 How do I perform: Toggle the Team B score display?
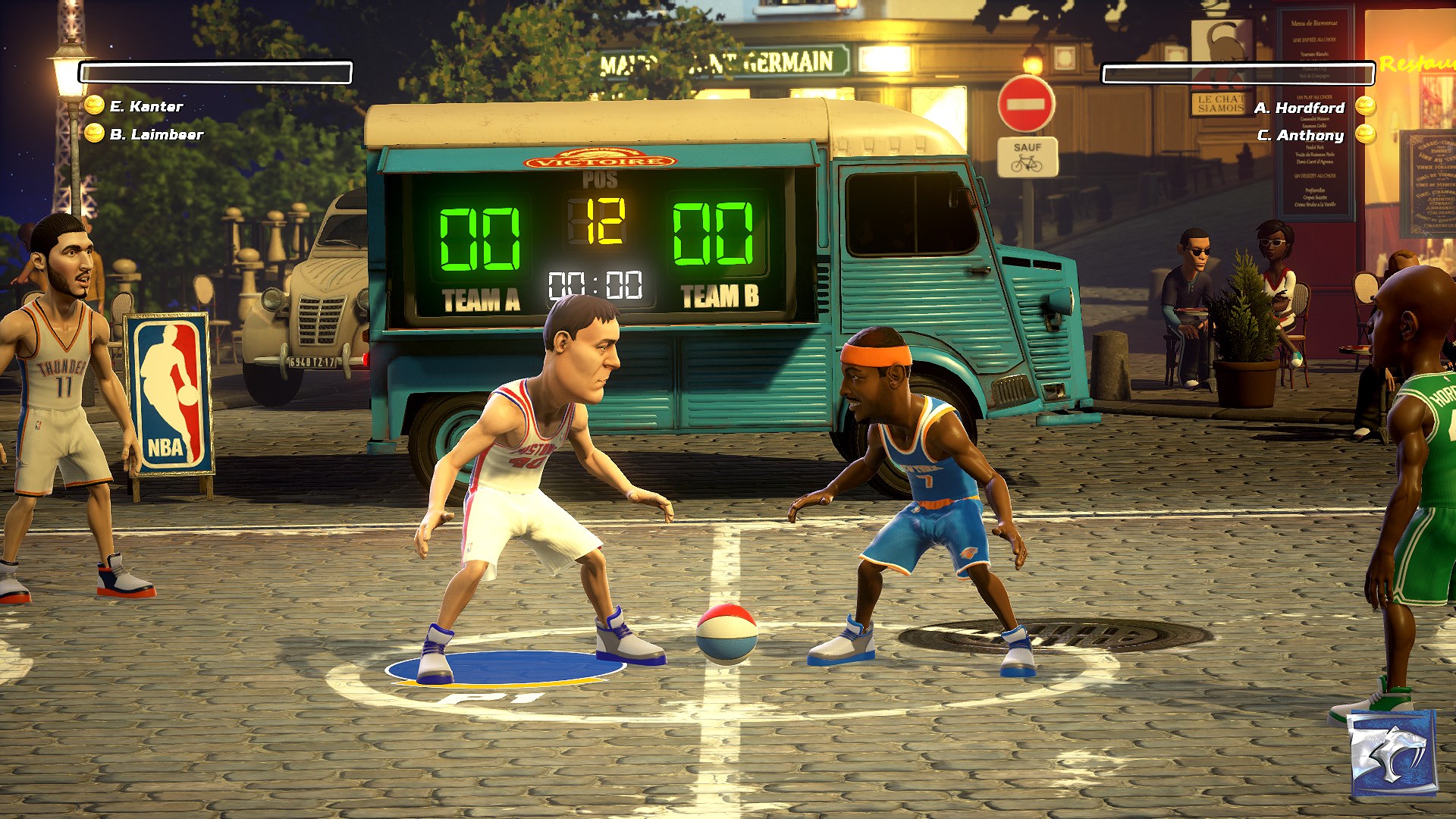pyautogui.click(x=714, y=236)
